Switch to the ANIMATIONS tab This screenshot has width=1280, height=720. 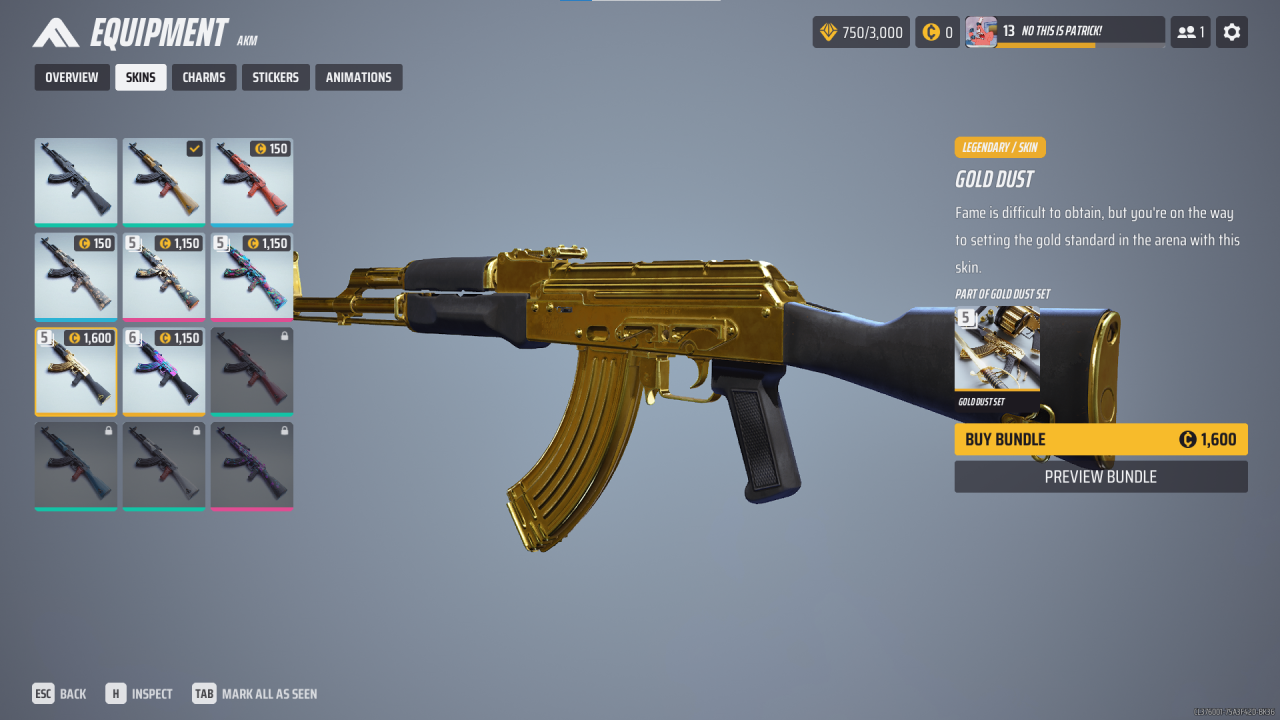358,77
